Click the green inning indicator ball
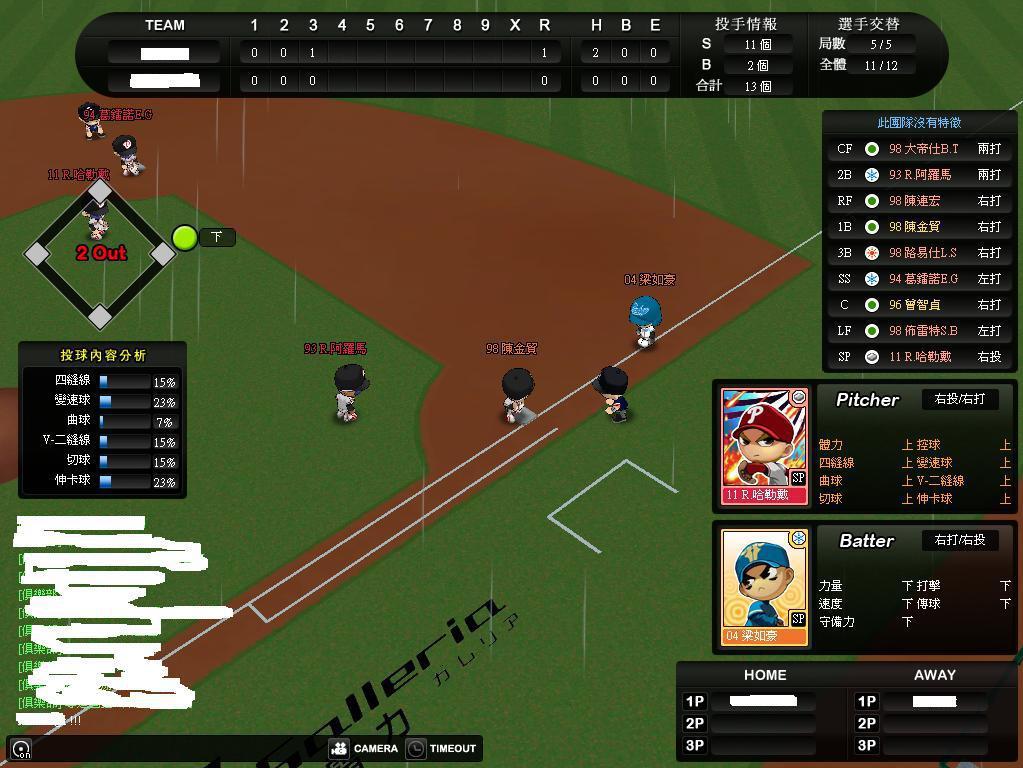Viewport: 1023px width, 768px height. (x=185, y=237)
